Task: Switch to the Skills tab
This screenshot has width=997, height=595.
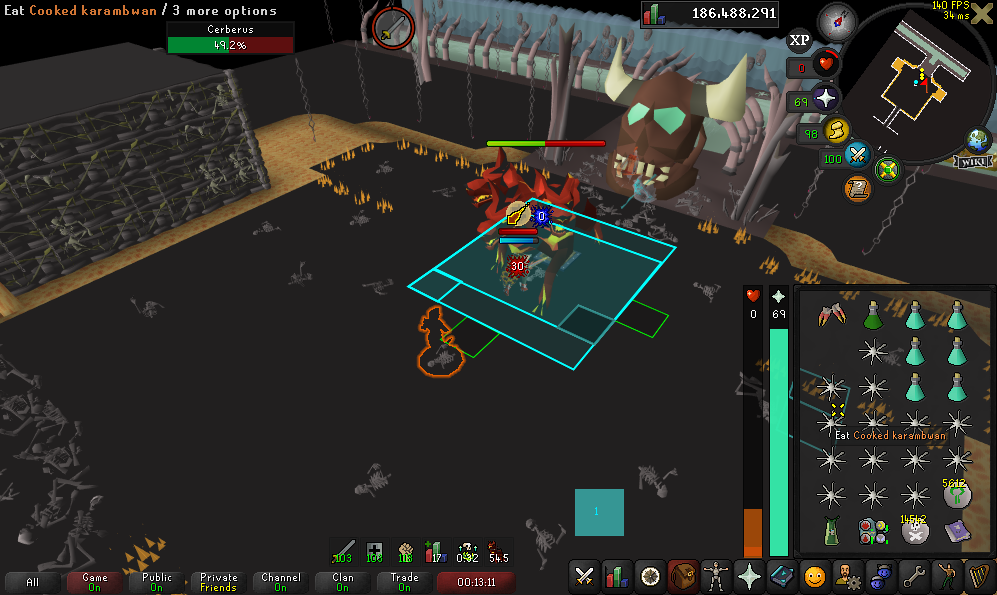Action: click(x=617, y=576)
